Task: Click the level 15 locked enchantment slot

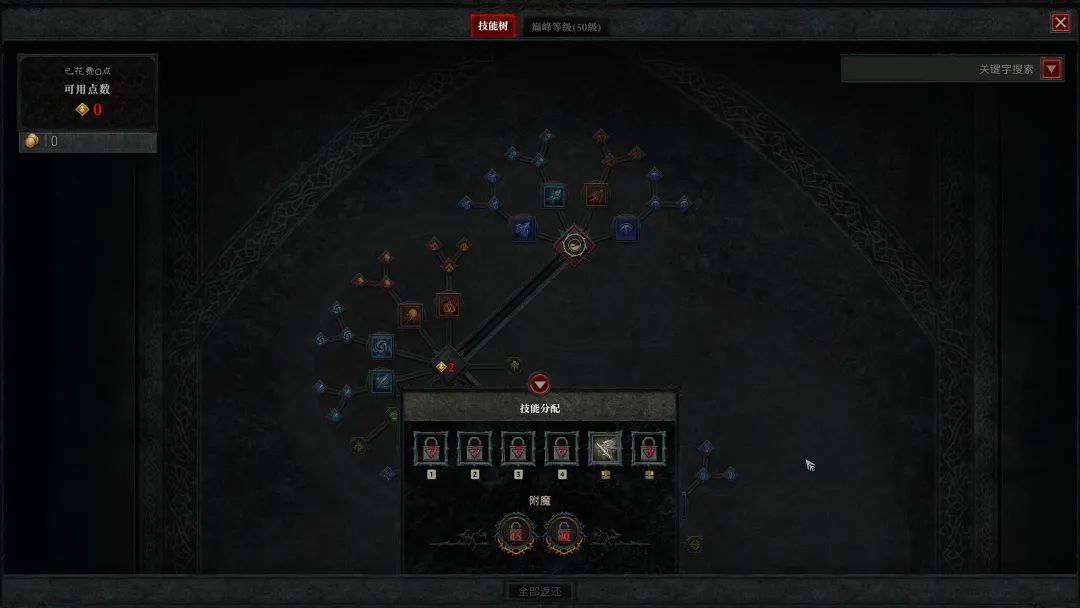Action: (x=517, y=535)
